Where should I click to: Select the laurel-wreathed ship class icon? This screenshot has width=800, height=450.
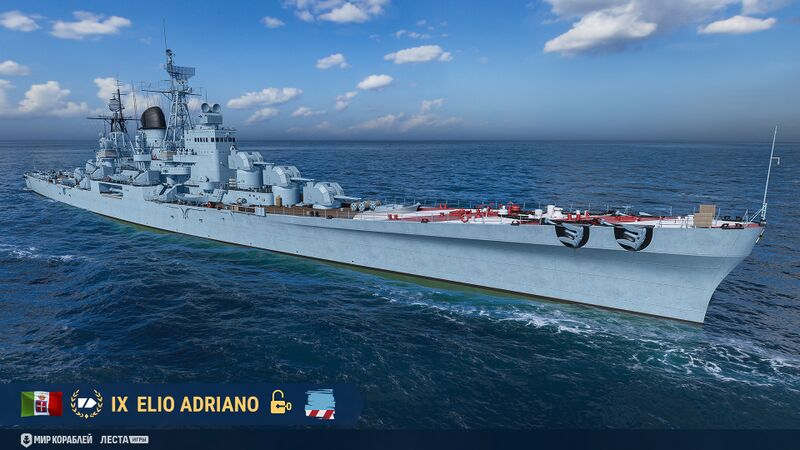[x=87, y=404]
